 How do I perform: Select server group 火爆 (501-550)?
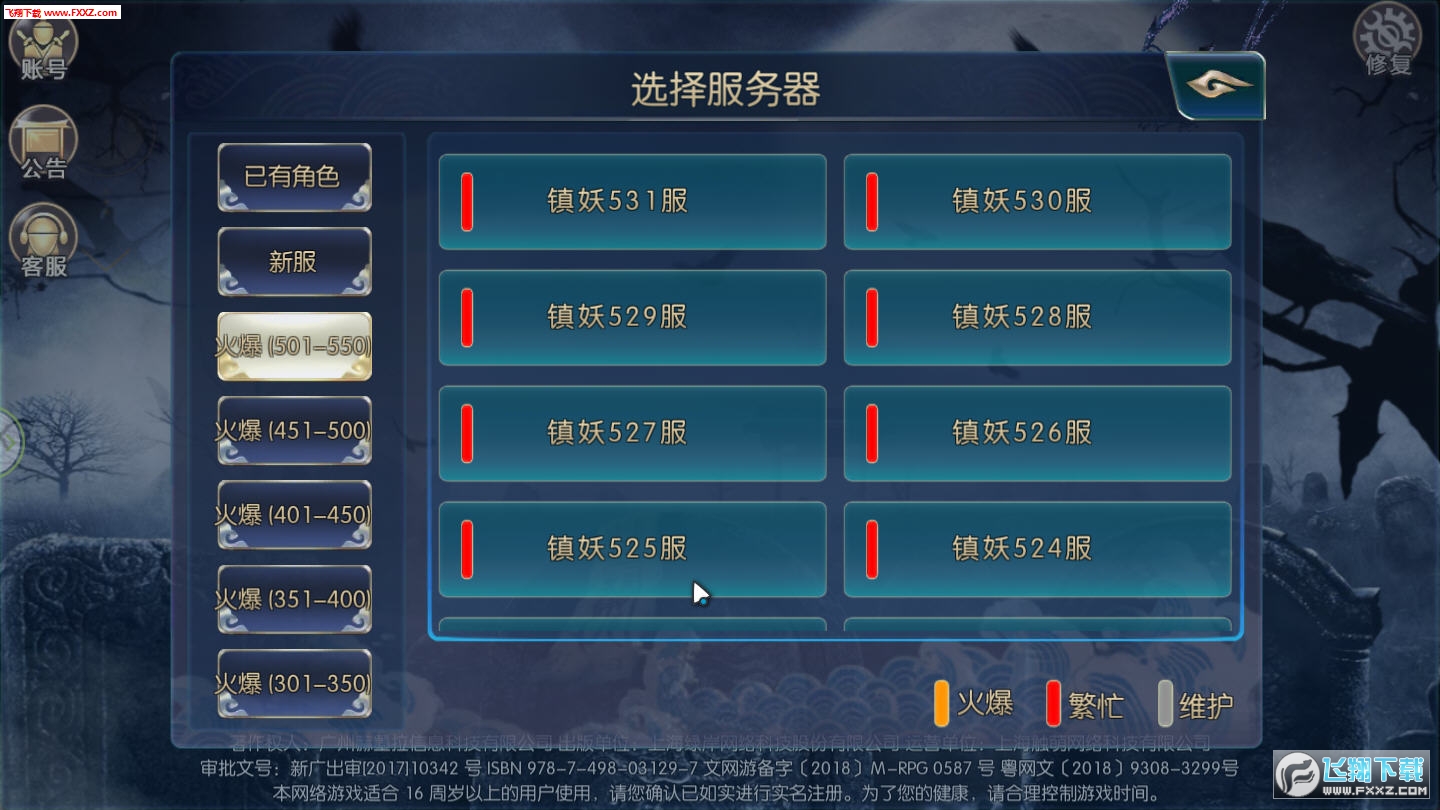[294, 345]
